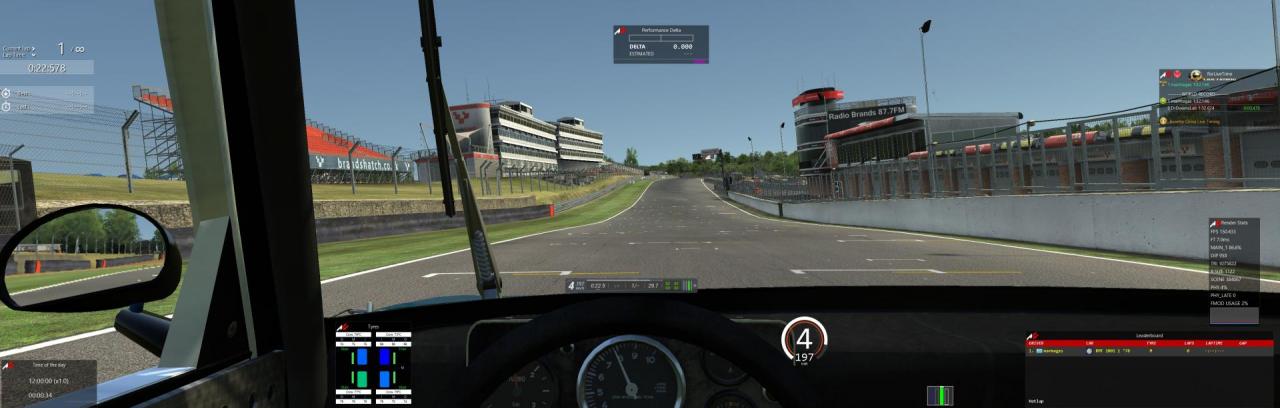Screen dimensions: 1280x408
Task: Select the Performance Delta app window
Action: coord(660,44)
